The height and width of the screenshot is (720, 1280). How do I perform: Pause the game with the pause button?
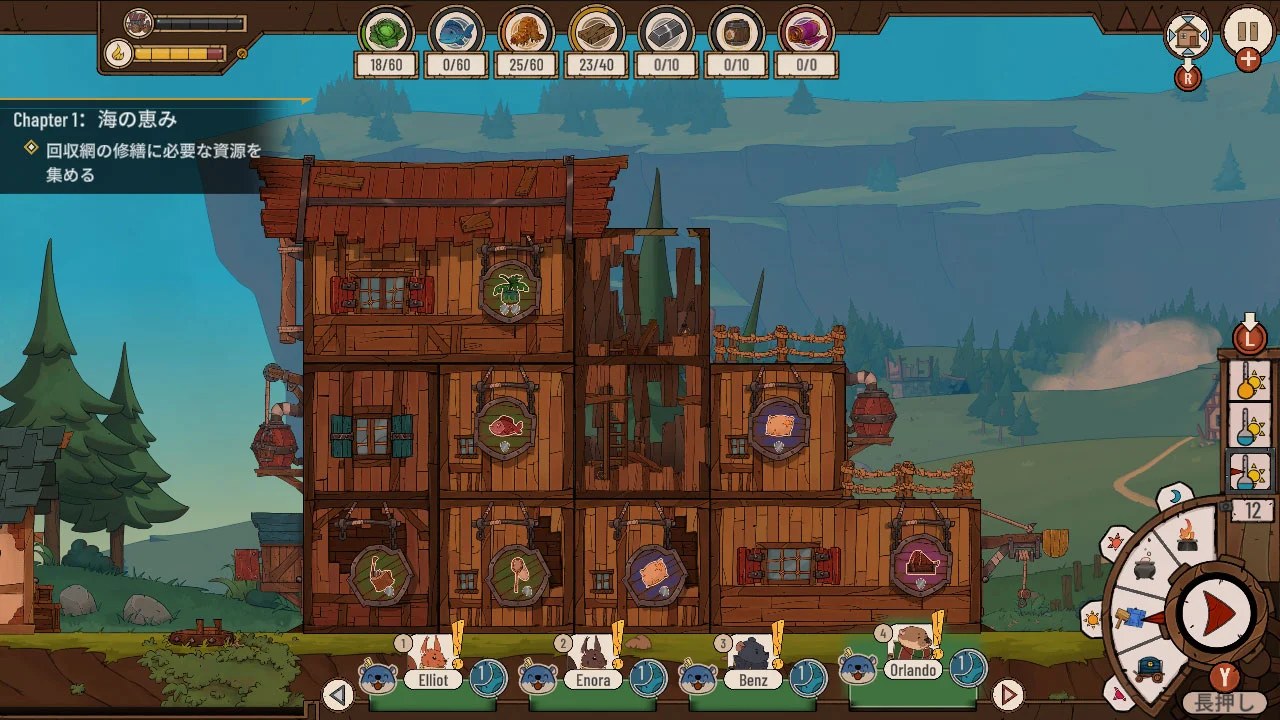1248,31
